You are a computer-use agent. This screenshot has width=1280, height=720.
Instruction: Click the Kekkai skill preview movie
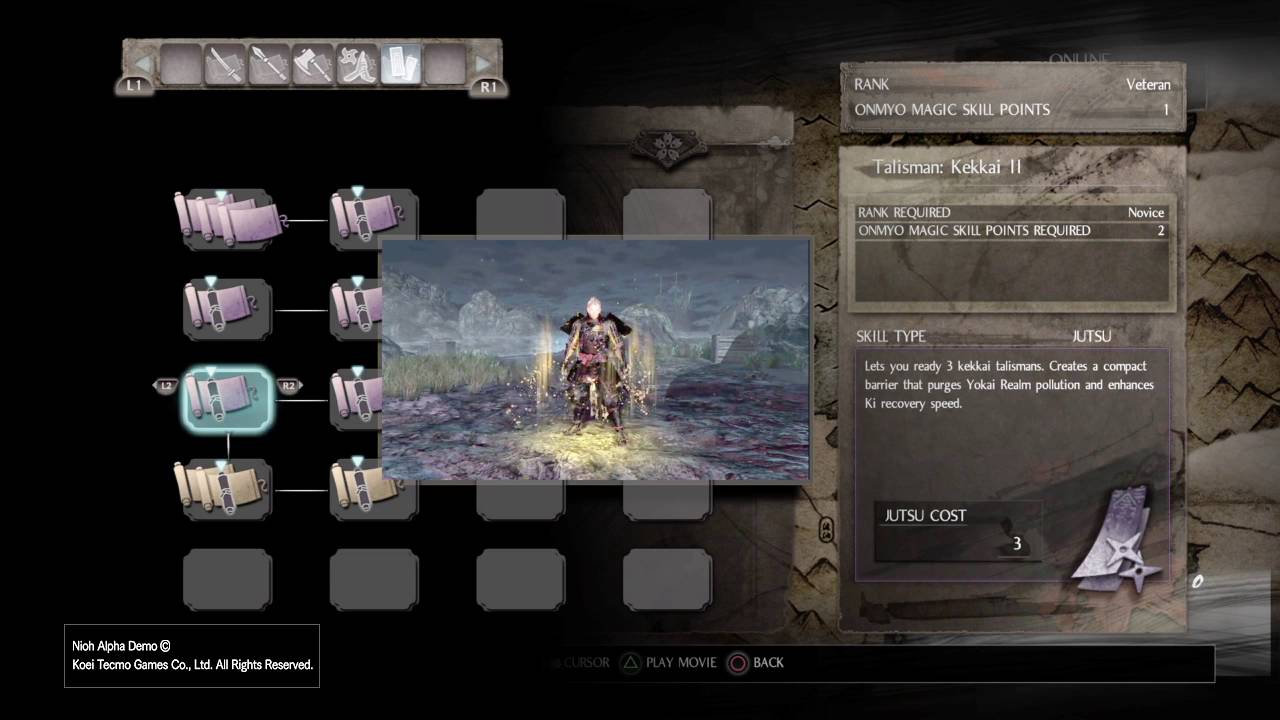click(x=596, y=360)
